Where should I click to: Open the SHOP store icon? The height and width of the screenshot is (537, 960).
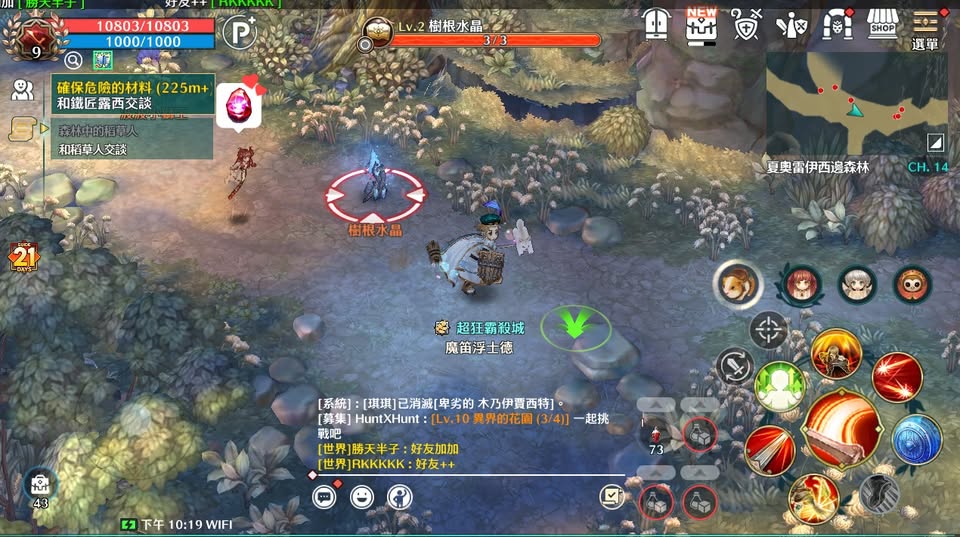click(x=881, y=25)
